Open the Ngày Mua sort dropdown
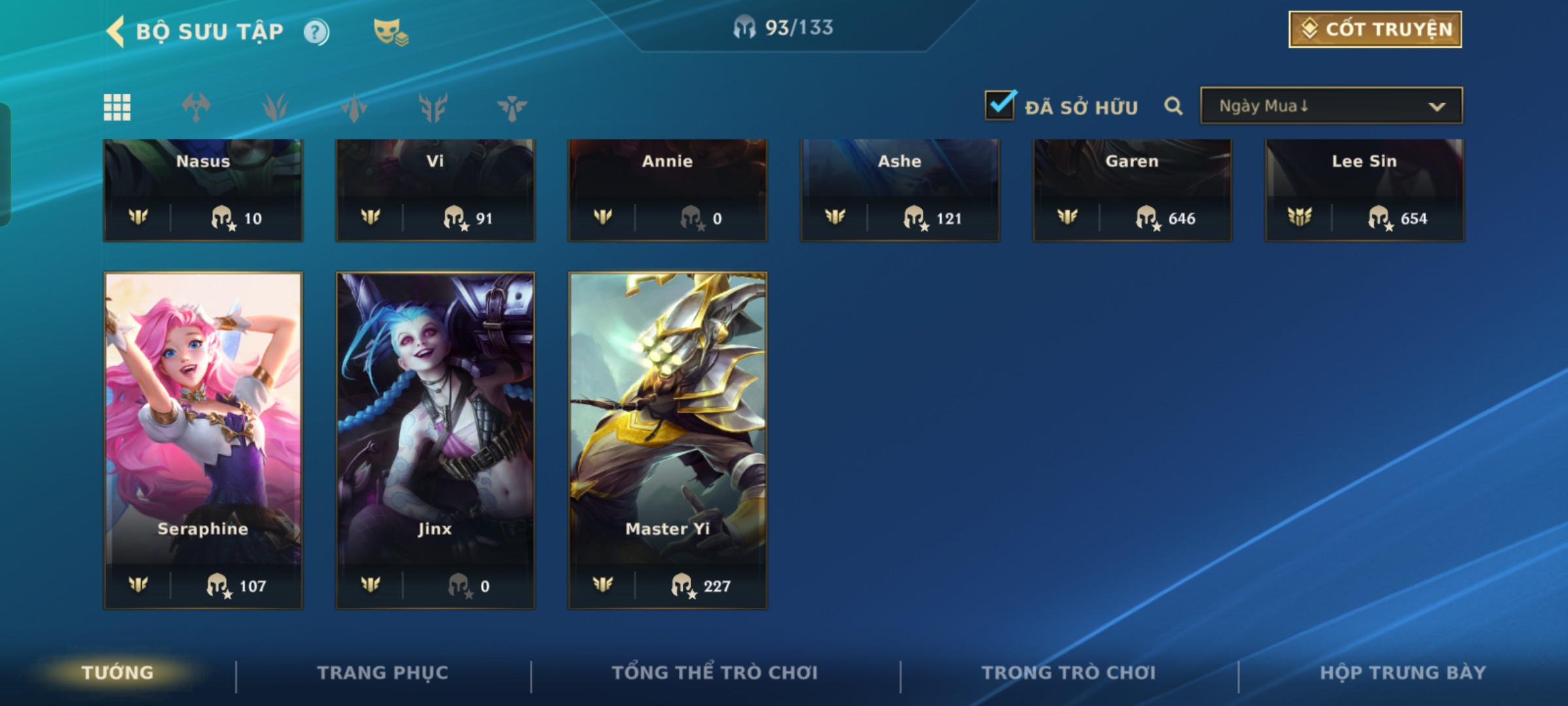This screenshot has height=706, width=1568. tap(1331, 106)
